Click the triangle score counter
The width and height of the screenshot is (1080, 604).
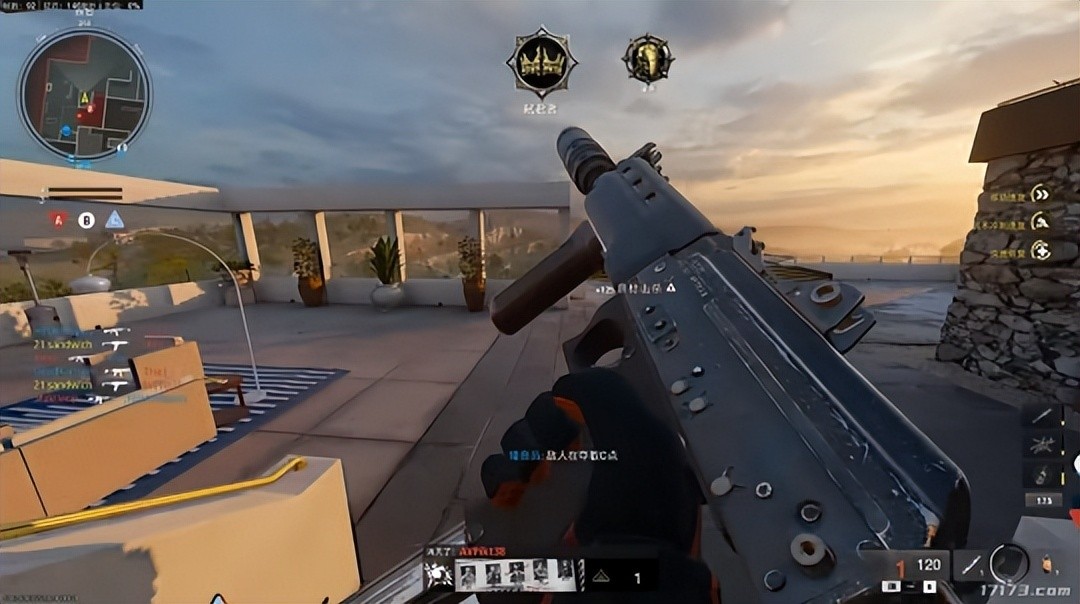pyautogui.click(x=618, y=576)
